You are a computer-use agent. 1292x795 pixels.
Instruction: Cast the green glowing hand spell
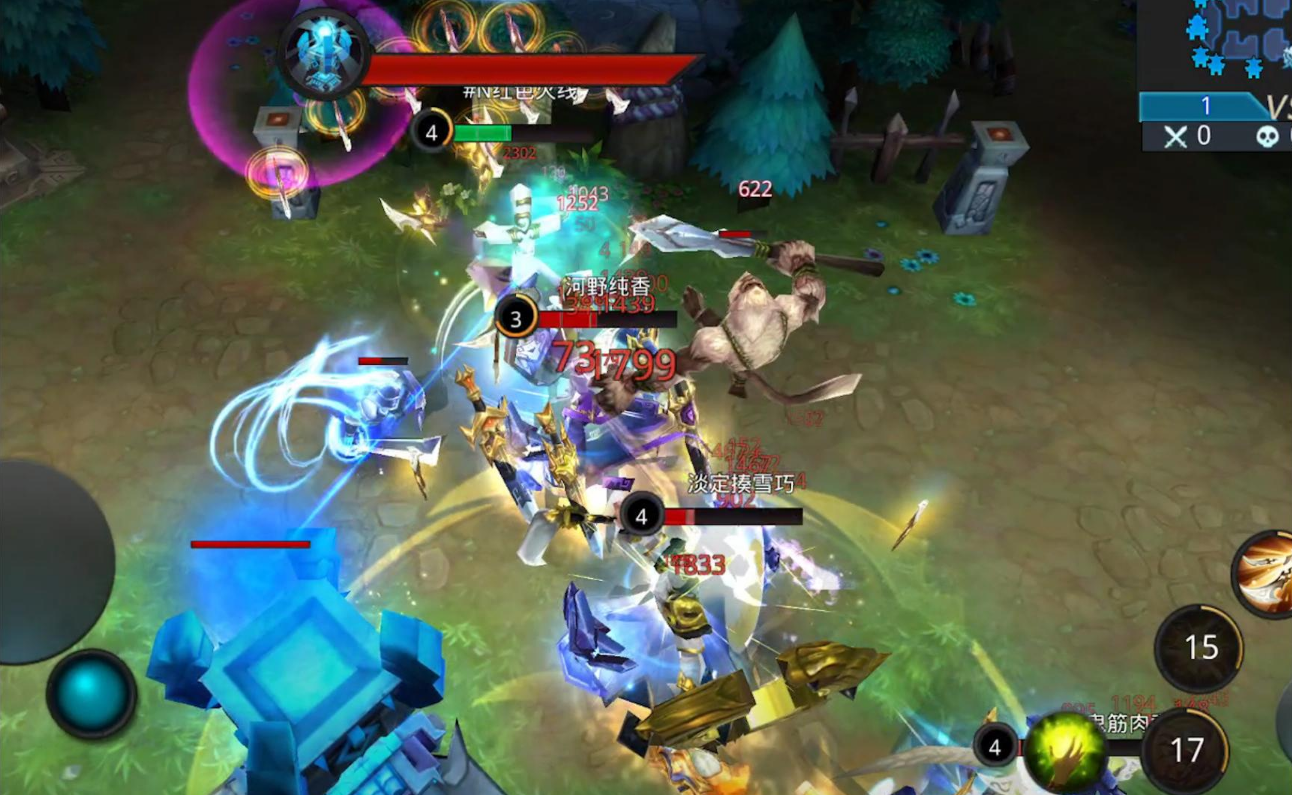(x=1065, y=752)
